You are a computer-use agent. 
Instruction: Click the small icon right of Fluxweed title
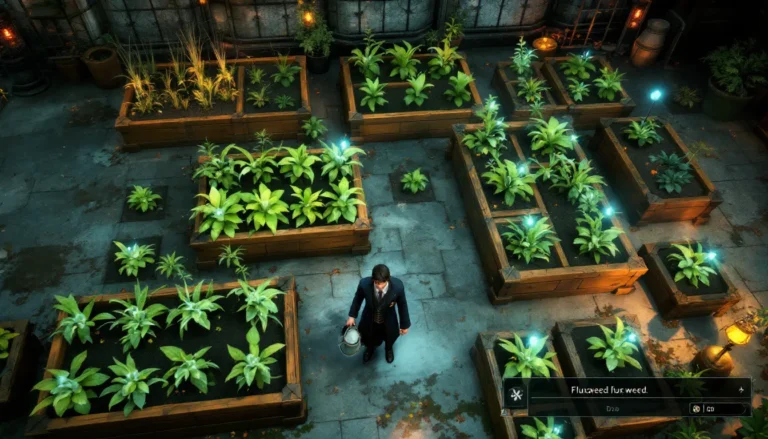740,388
